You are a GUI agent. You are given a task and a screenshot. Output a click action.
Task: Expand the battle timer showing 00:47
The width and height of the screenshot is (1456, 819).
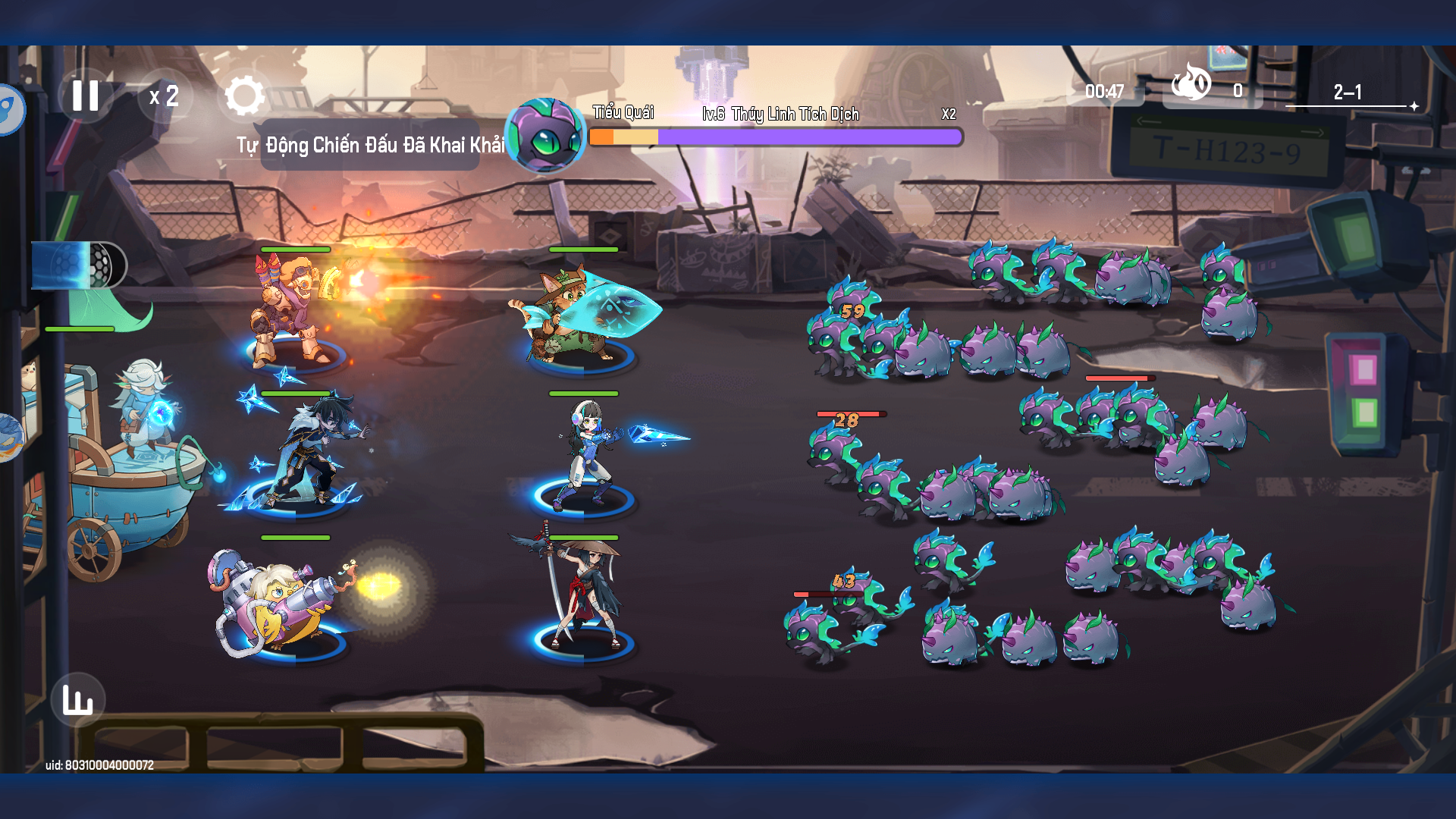(1103, 91)
